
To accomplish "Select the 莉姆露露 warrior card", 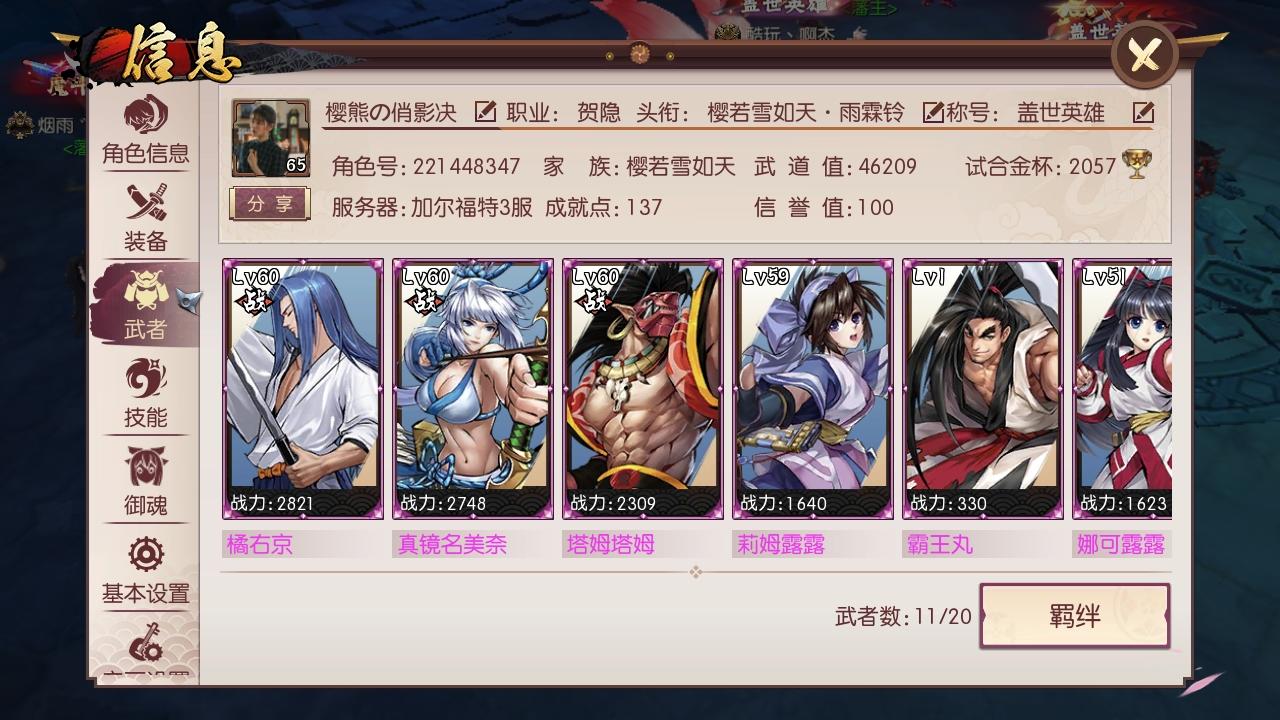I will point(812,390).
